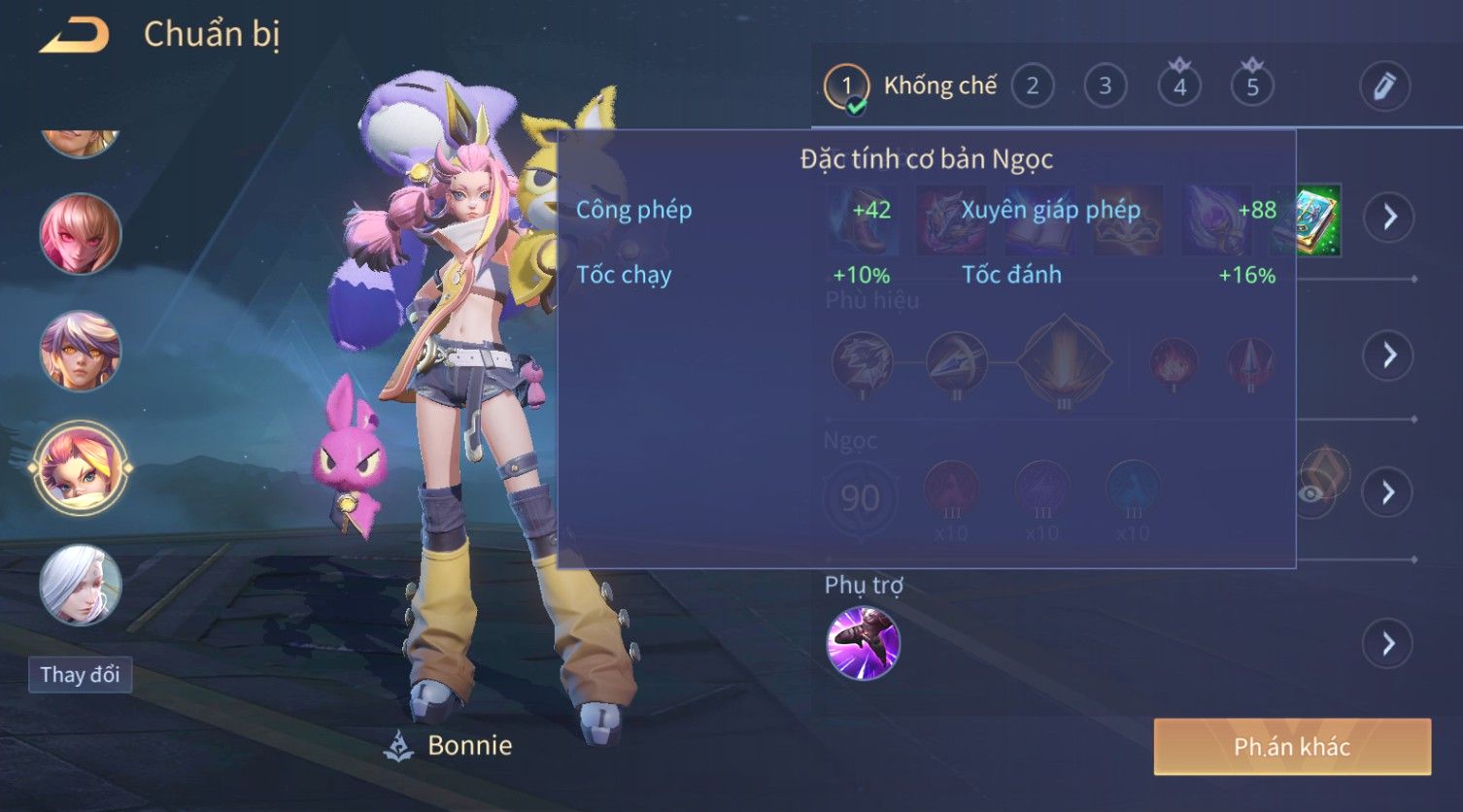
Task: Select the Phụ trợ support skill icon
Action: click(x=863, y=643)
